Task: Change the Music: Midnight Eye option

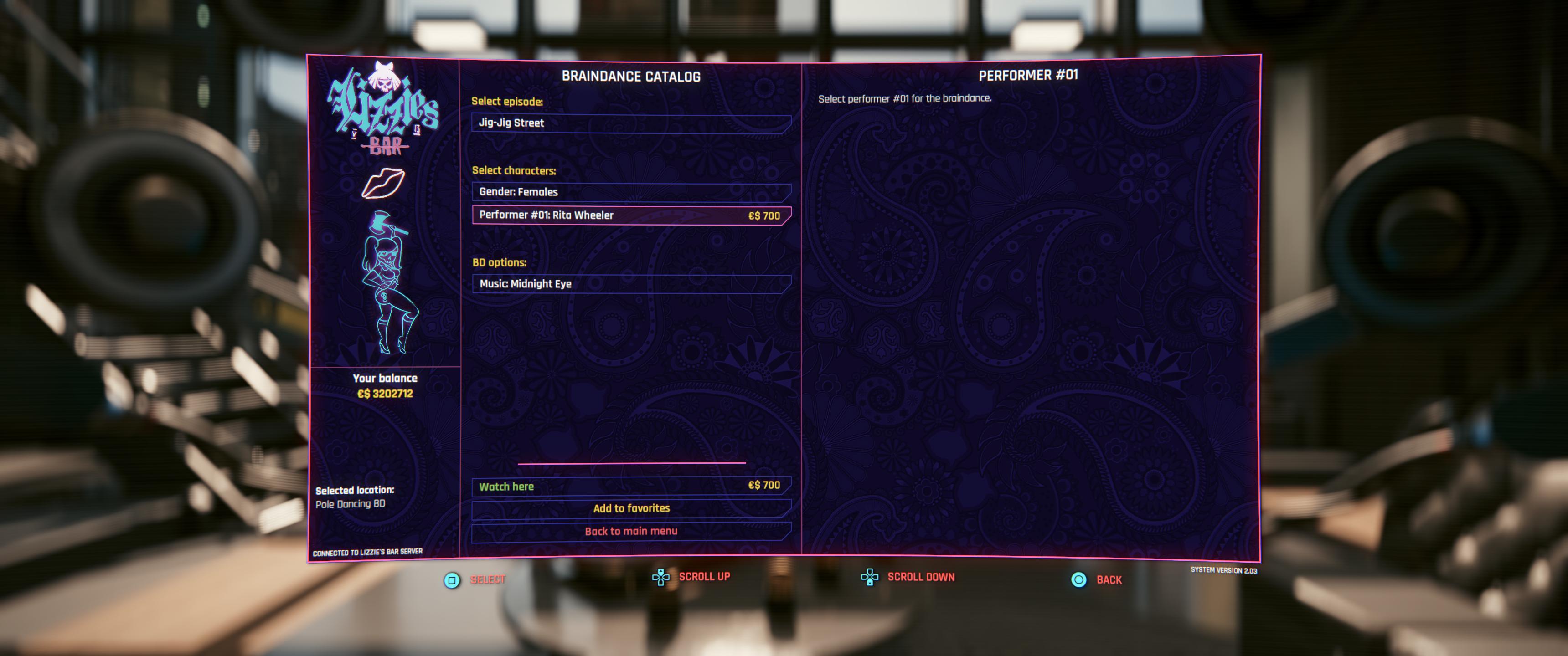Action: pos(630,284)
